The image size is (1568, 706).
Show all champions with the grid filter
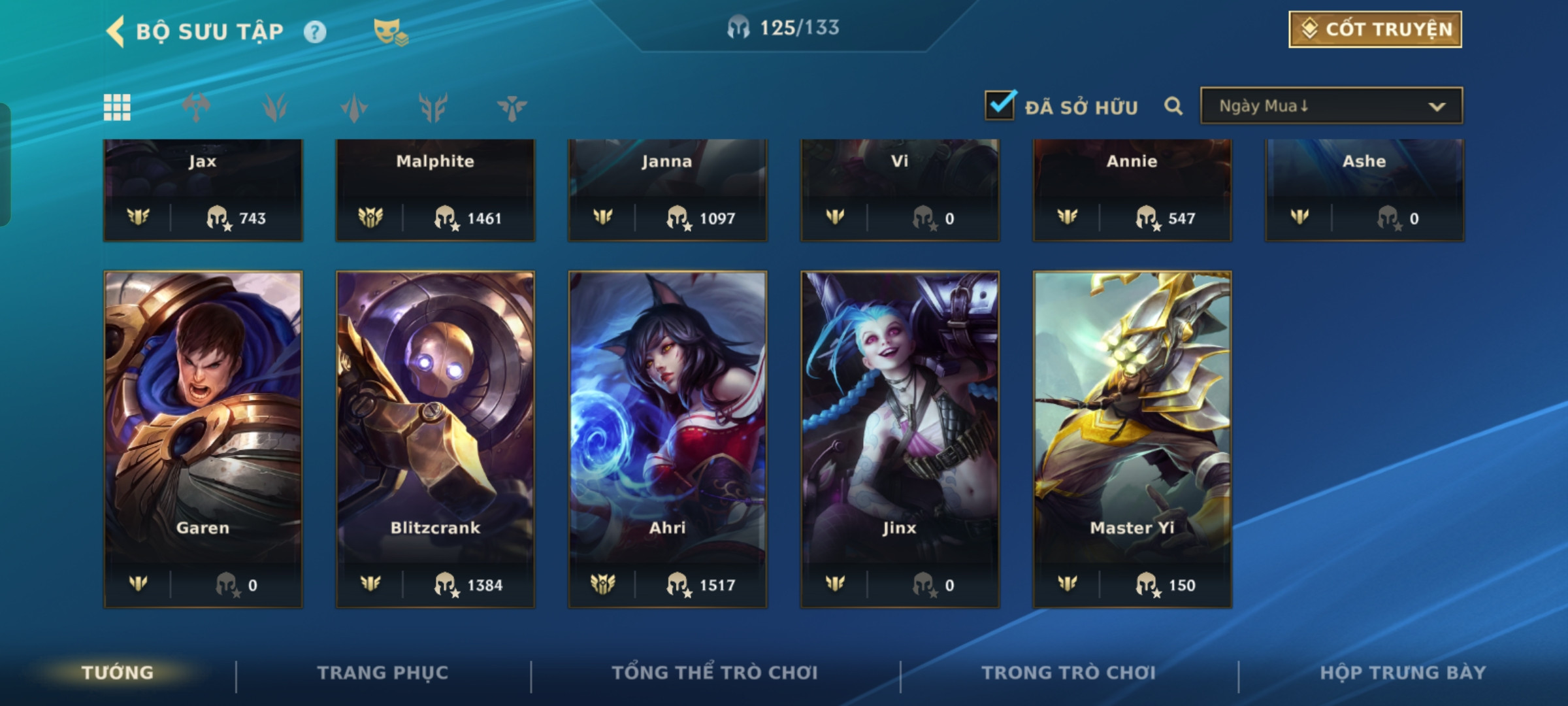pyautogui.click(x=117, y=107)
